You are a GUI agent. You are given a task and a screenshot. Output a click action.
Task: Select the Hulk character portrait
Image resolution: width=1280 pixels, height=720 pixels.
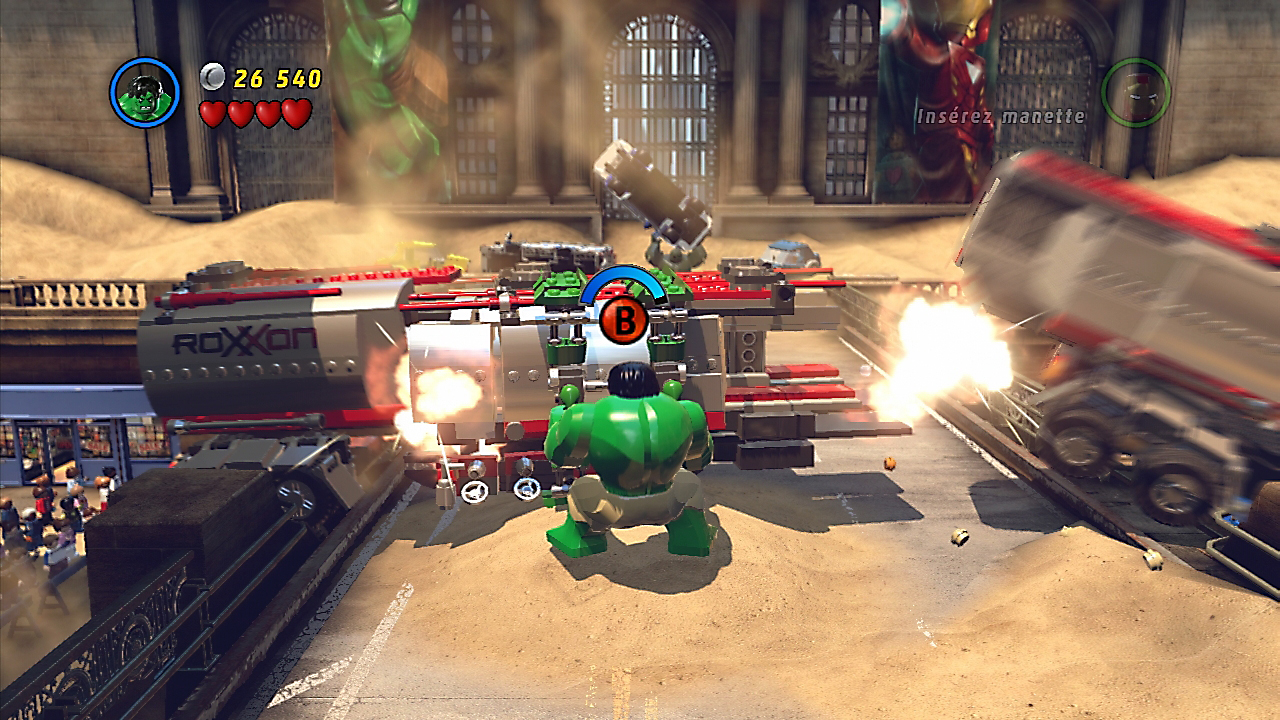pos(145,93)
